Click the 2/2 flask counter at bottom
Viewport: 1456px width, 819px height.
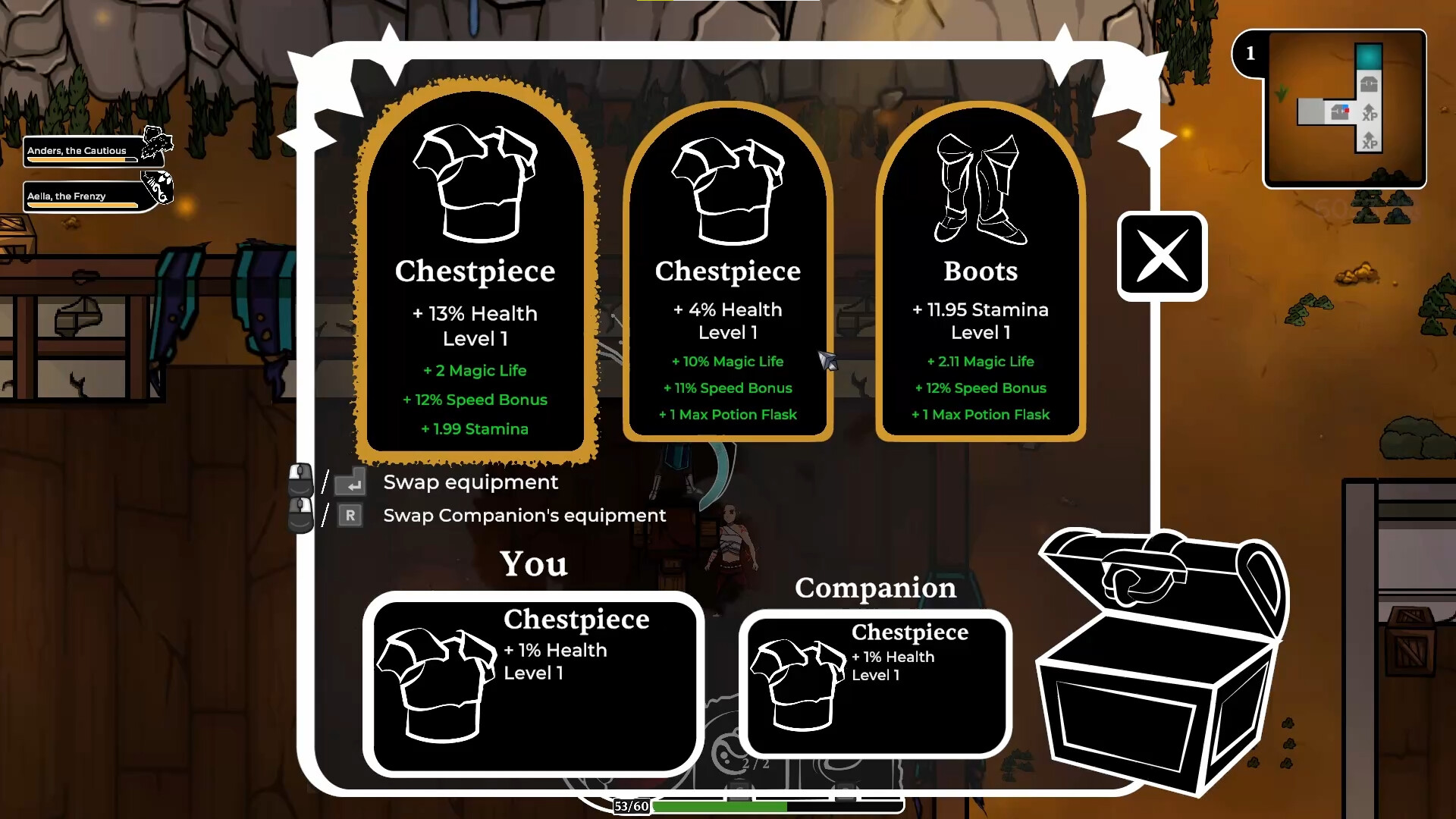pyautogui.click(x=756, y=763)
